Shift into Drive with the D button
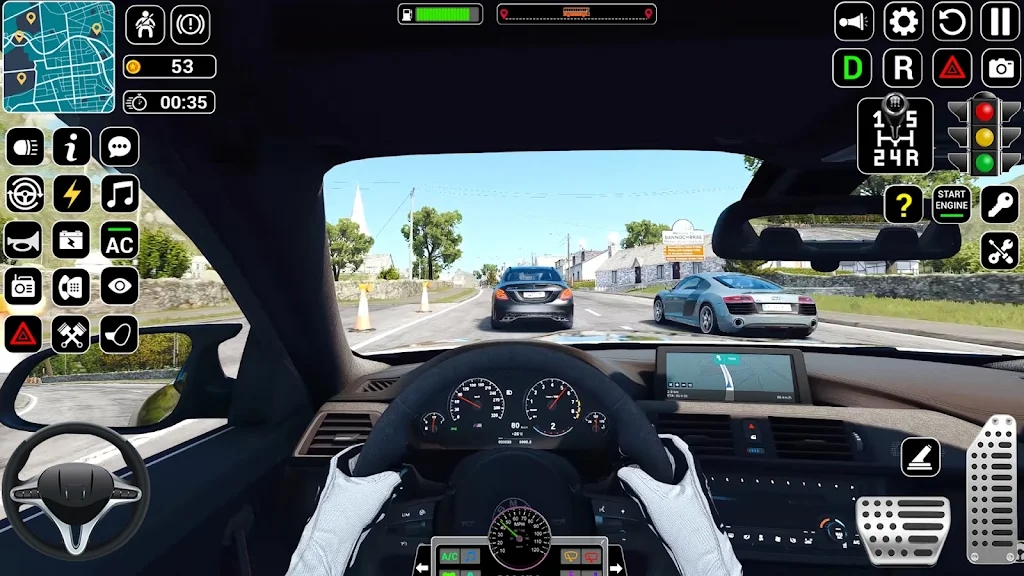Screen dimensions: 1024x576 (x=853, y=68)
